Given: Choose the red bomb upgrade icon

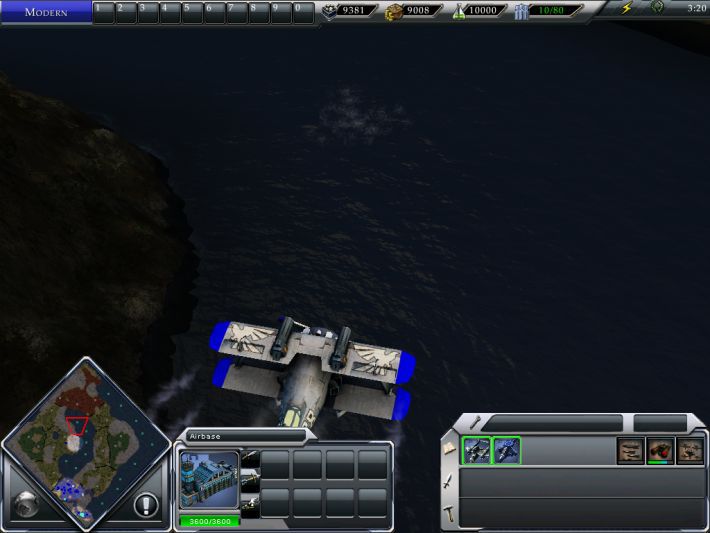Looking at the screenshot, I should click(660, 451).
